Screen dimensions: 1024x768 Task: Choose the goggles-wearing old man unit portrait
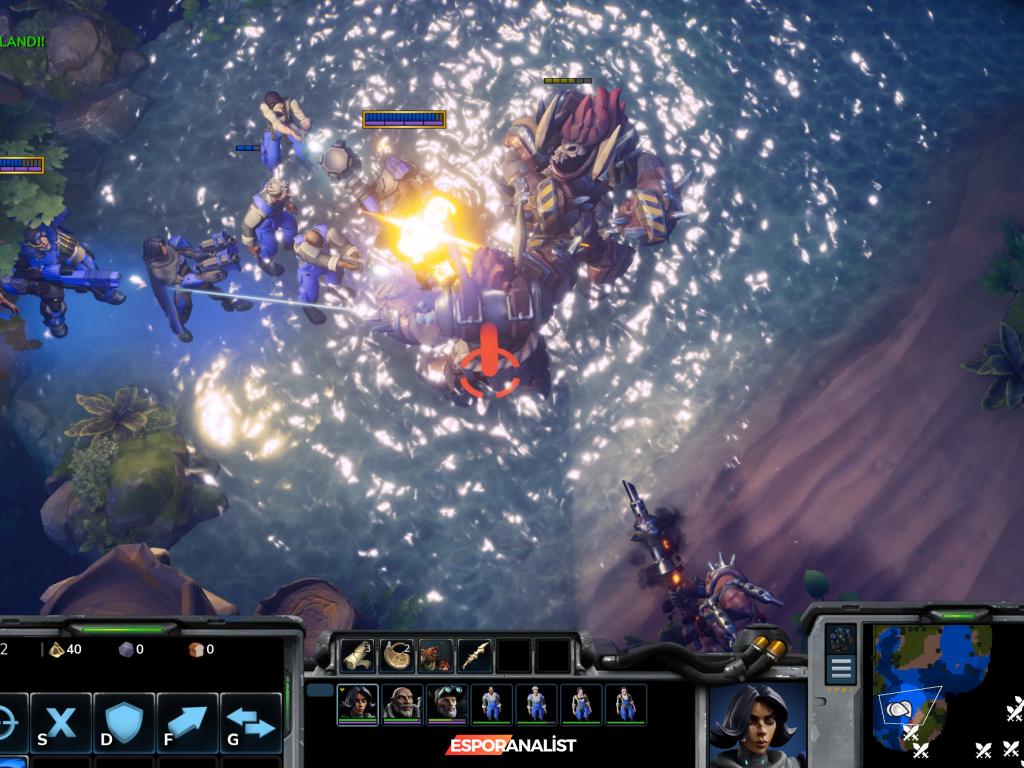click(446, 703)
